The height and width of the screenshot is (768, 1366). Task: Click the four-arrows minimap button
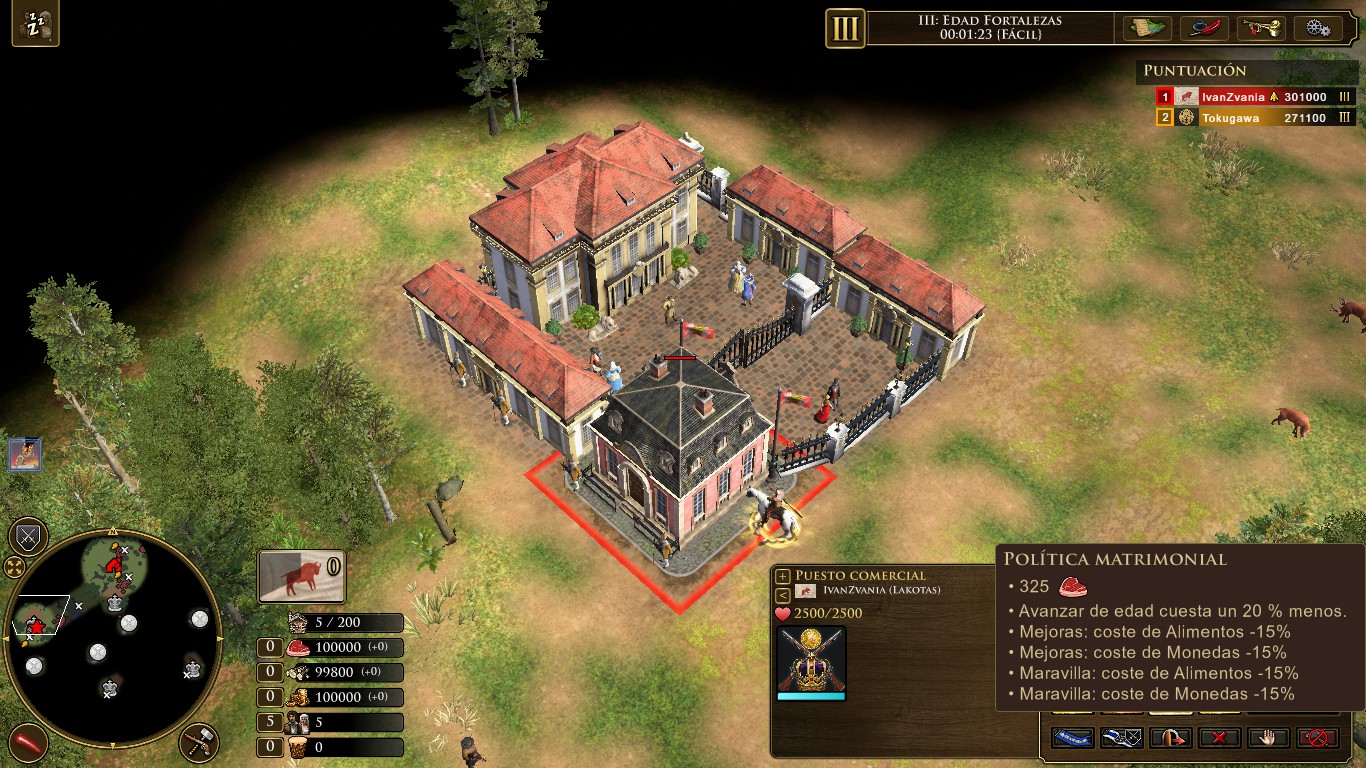click(14, 568)
